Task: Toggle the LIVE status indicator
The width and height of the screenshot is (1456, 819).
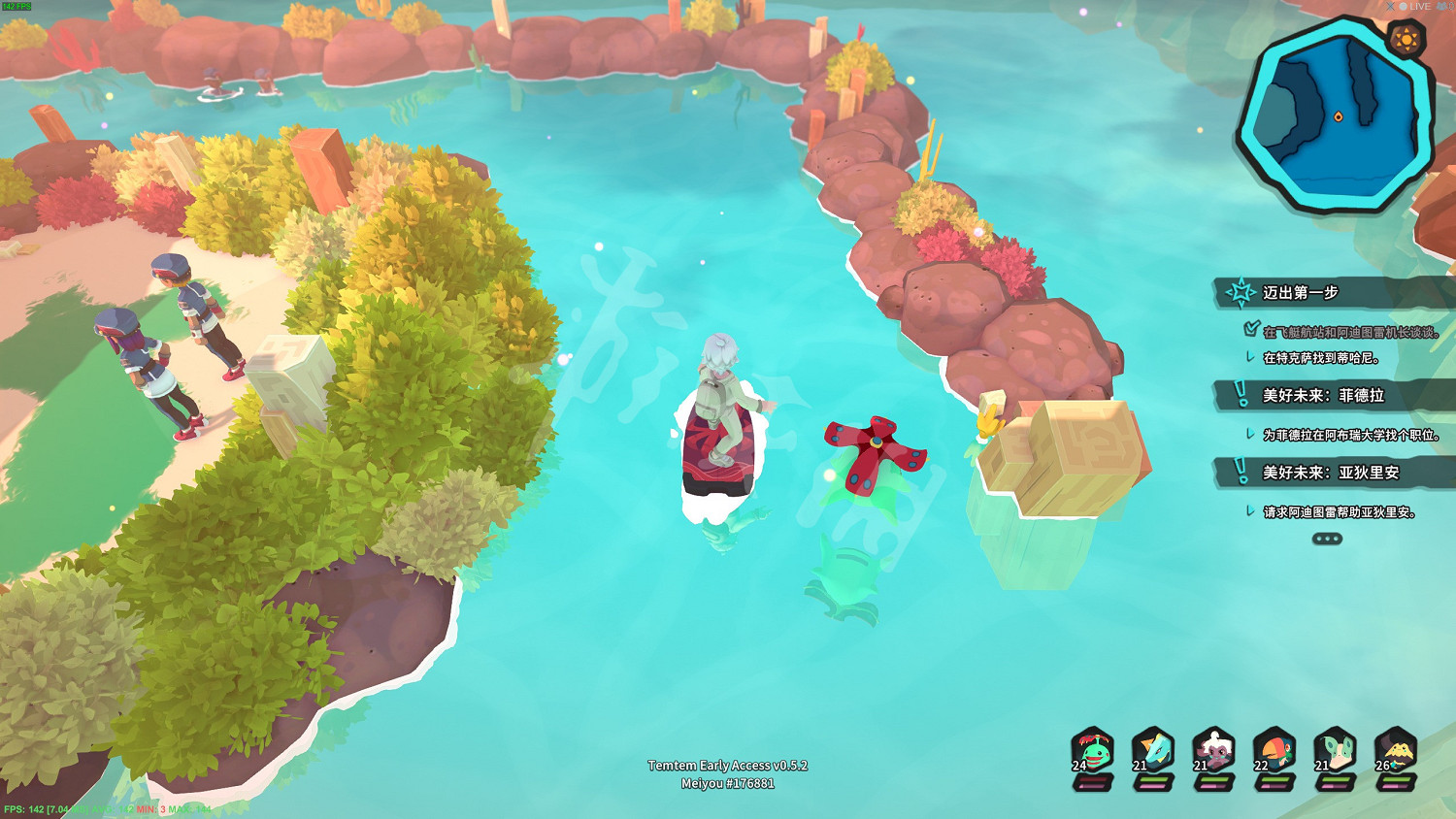Action: tap(1417, 6)
